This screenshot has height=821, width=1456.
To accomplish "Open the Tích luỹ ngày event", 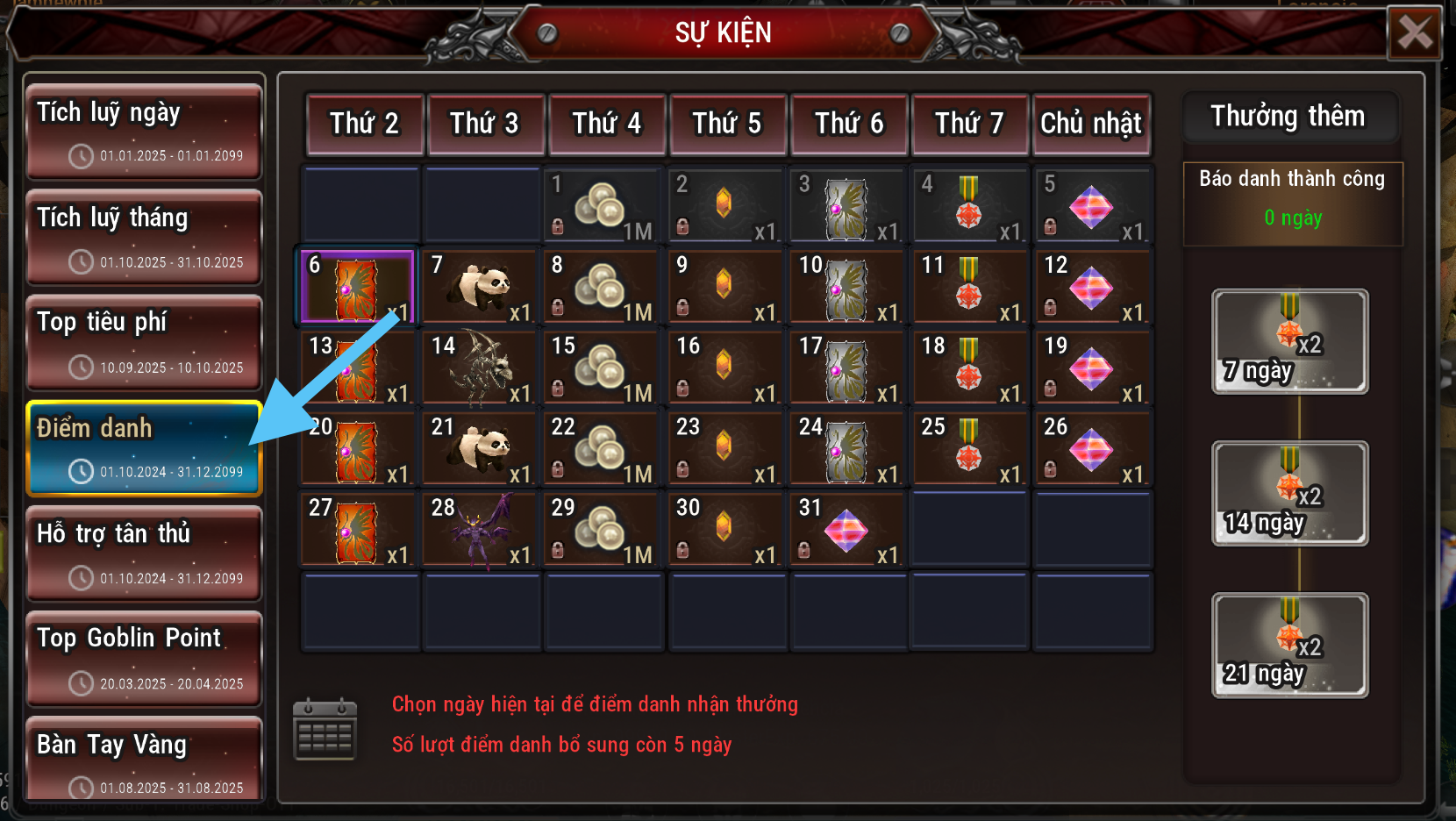I will click(145, 132).
